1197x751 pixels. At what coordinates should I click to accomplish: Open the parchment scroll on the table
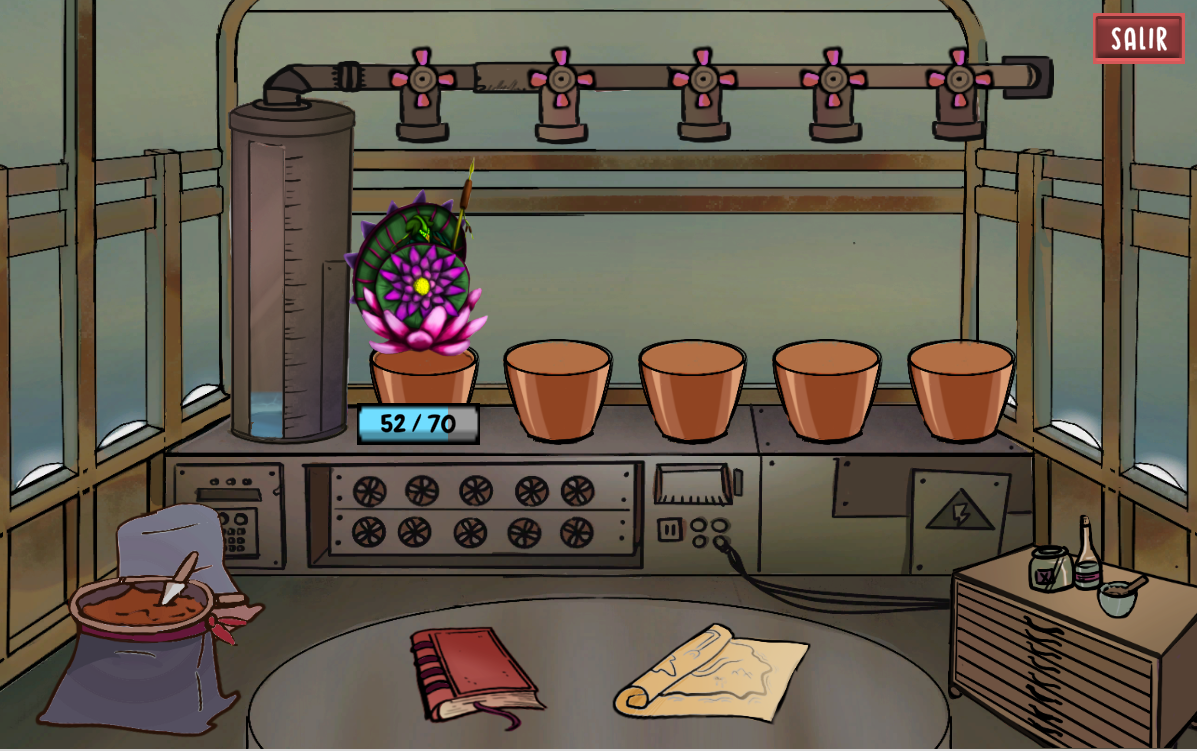tap(712, 672)
